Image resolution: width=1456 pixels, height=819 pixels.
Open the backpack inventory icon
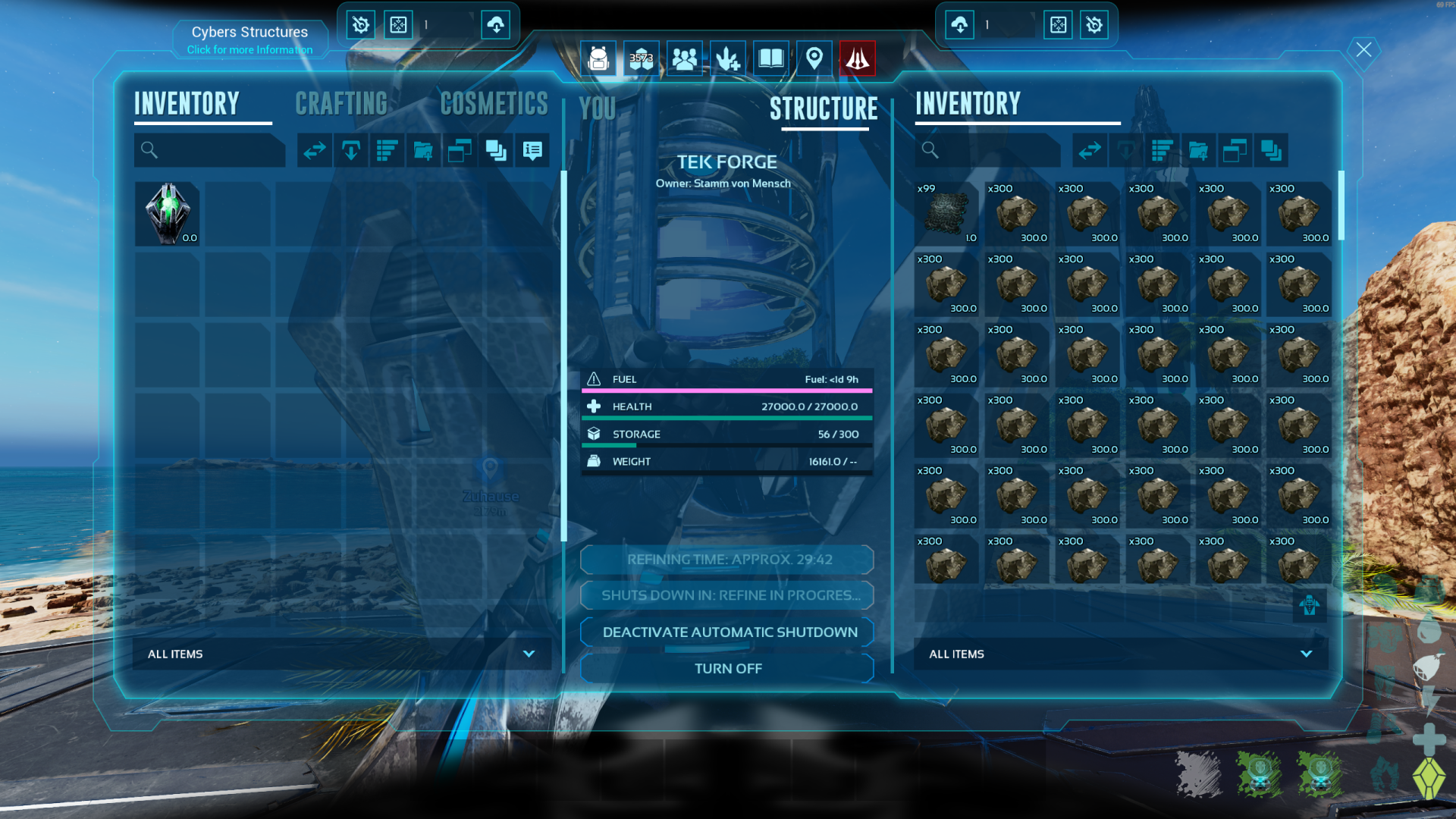click(x=598, y=58)
